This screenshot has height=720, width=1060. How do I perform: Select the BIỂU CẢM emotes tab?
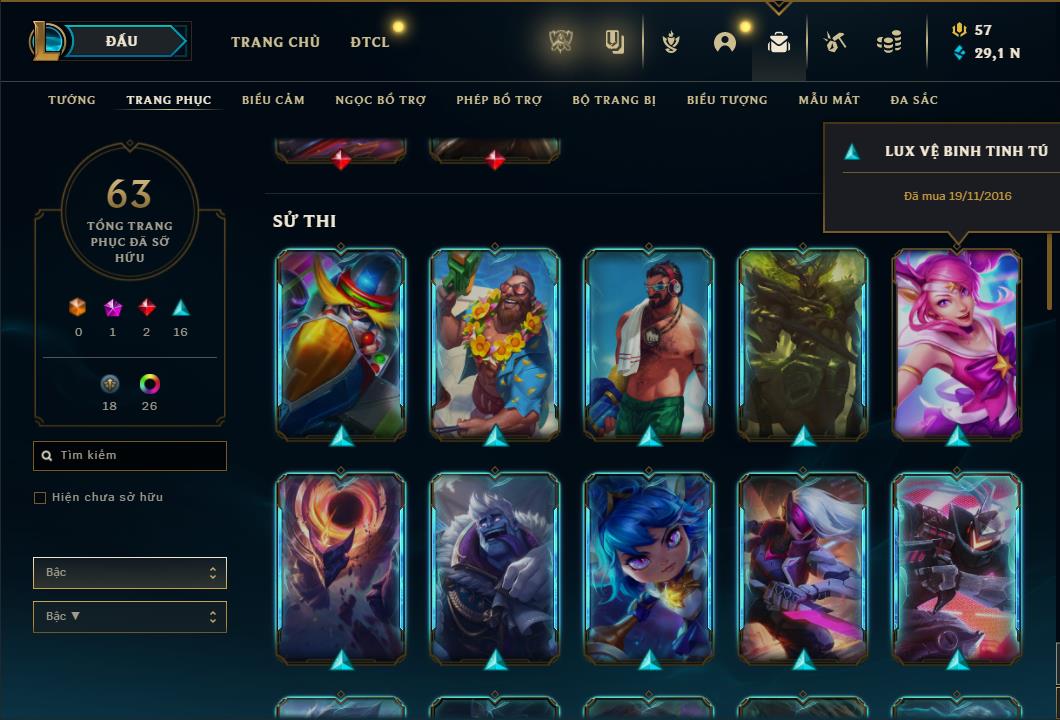pos(273,100)
